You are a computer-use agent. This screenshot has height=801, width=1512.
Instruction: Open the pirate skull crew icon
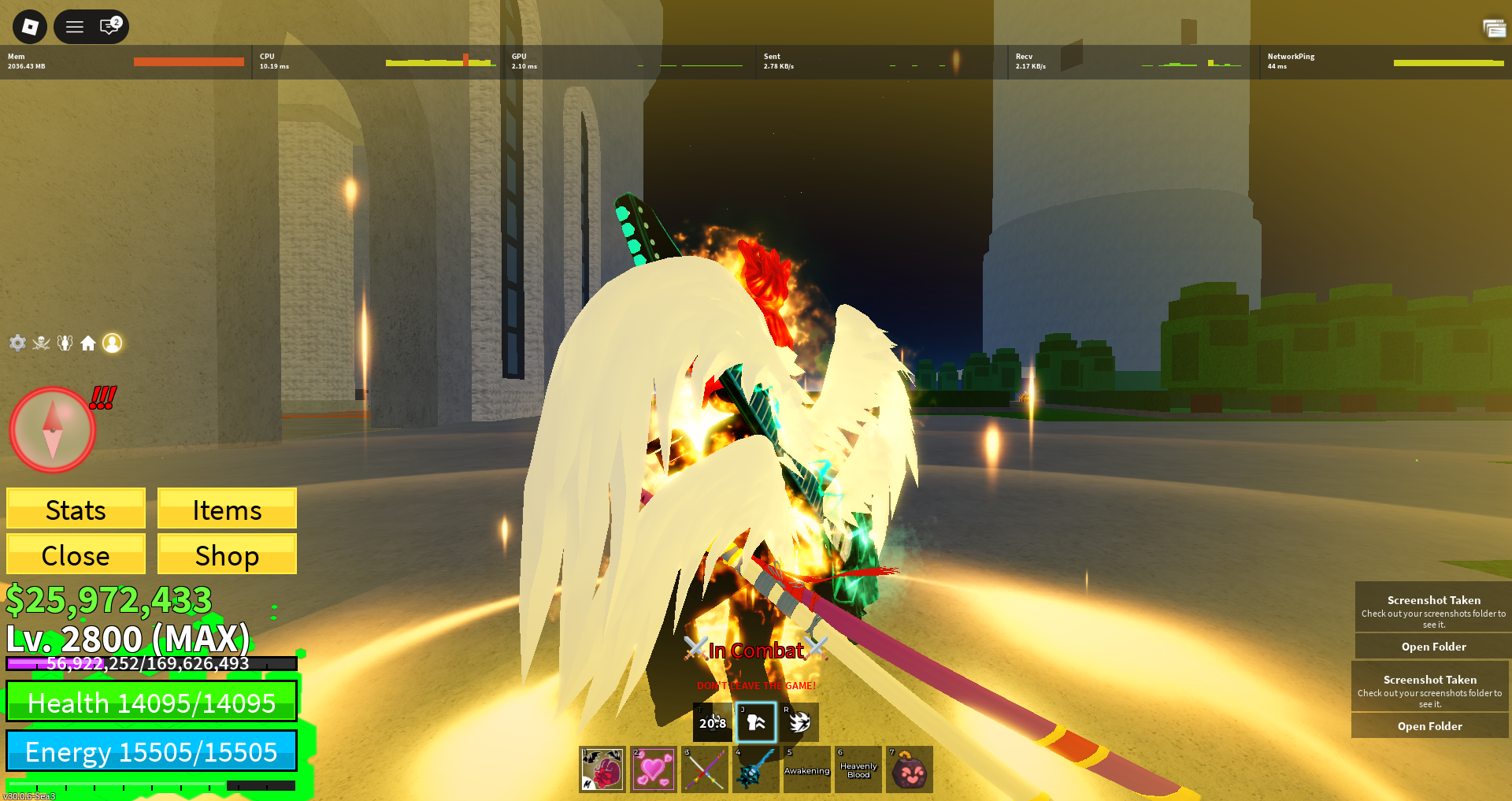pyautogui.click(x=41, y=343)
